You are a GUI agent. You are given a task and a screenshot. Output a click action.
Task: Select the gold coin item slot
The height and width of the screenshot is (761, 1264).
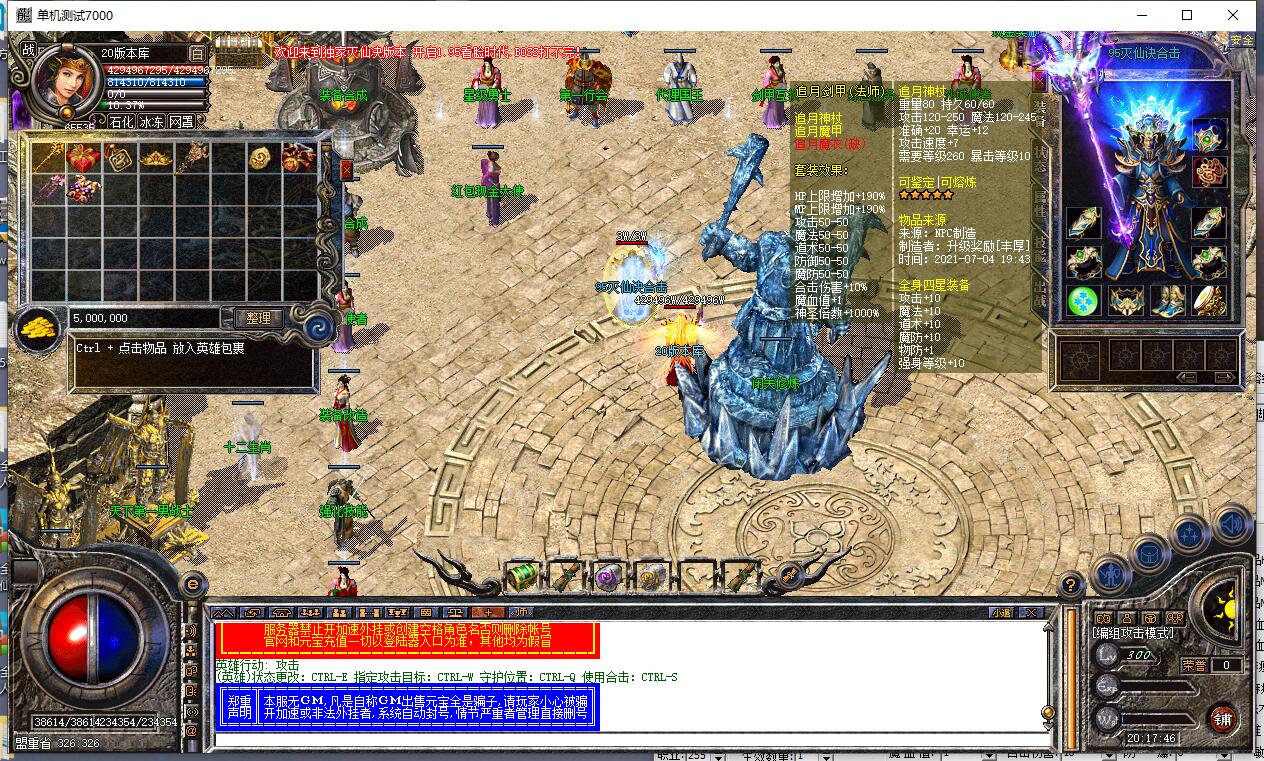[x=260, y=158]
